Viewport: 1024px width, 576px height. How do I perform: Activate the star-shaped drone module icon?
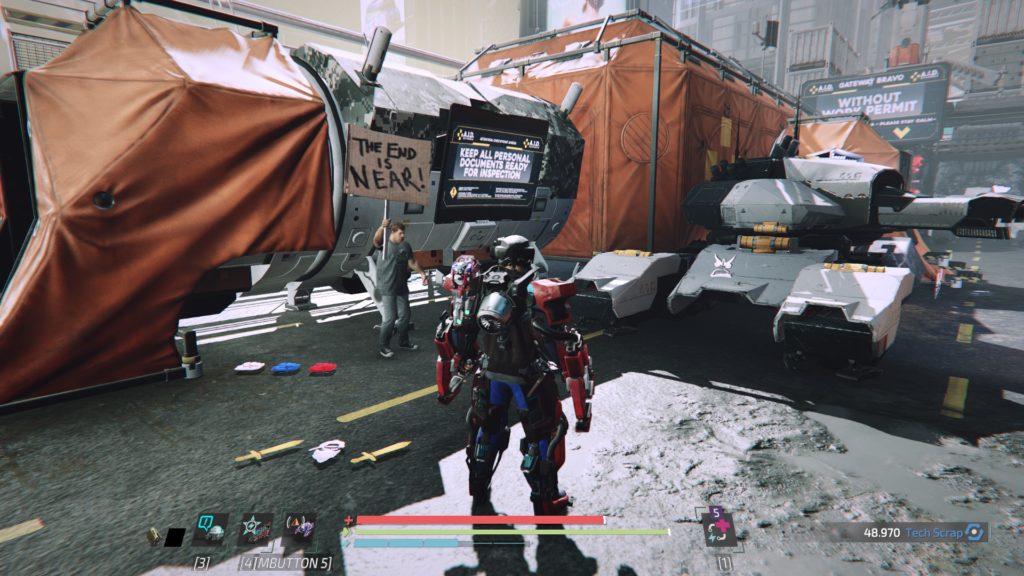256,528
